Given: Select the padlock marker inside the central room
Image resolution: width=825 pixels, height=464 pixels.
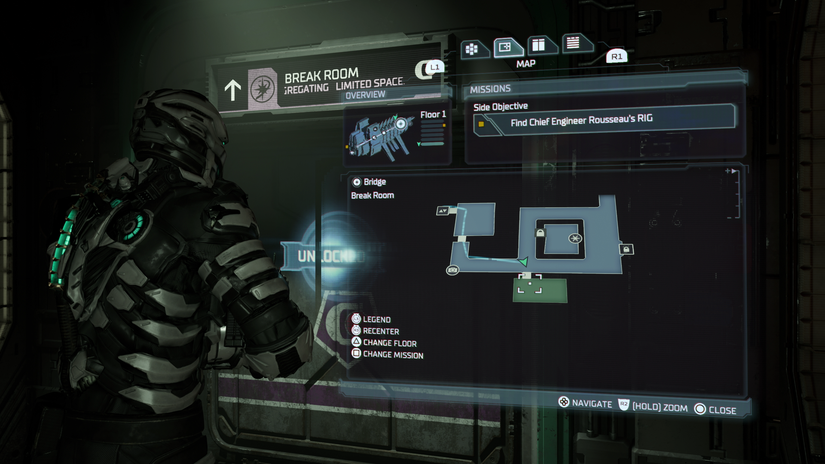Looking at the screenshot, I should coord(540,233).
